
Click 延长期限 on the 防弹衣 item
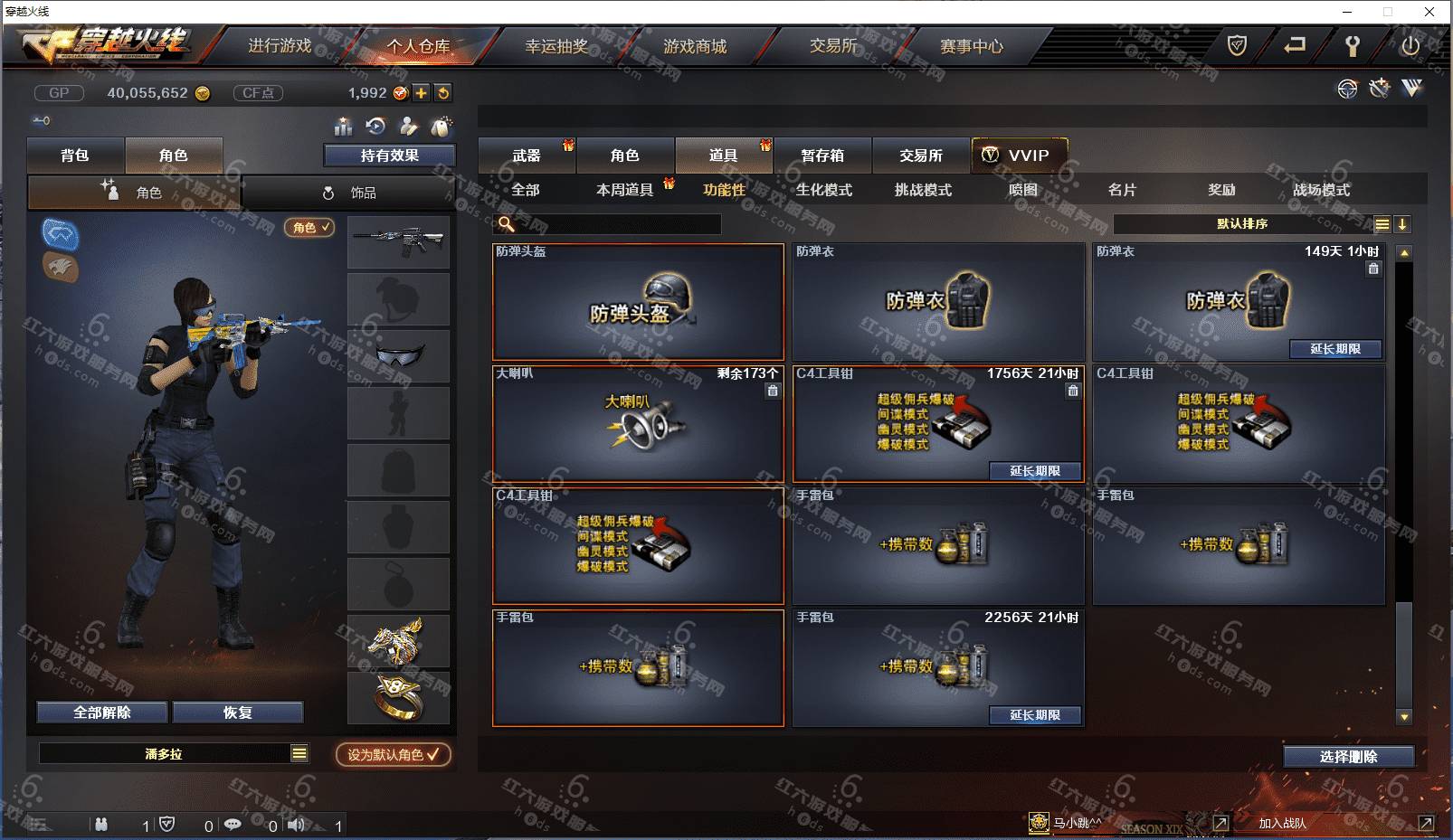1335,349
